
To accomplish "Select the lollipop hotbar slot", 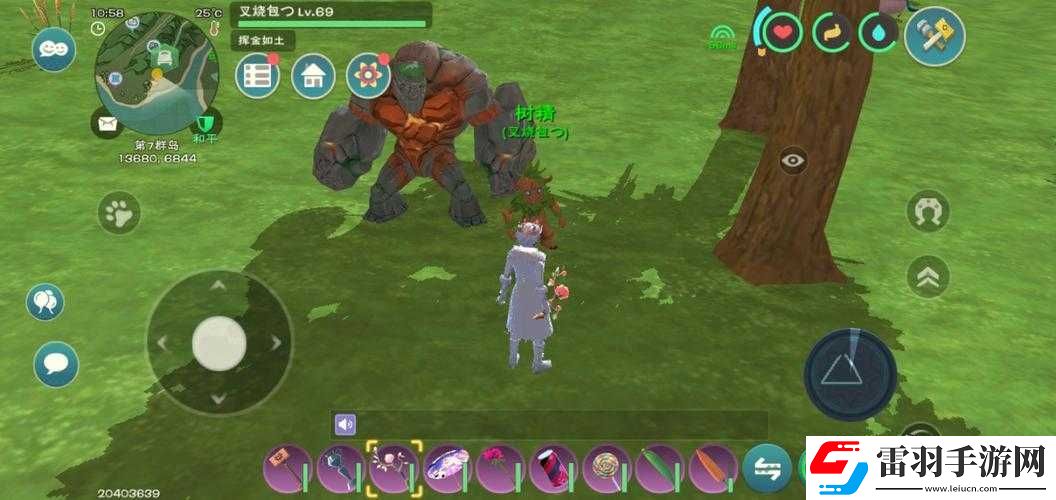I will (x=607, y=467).
